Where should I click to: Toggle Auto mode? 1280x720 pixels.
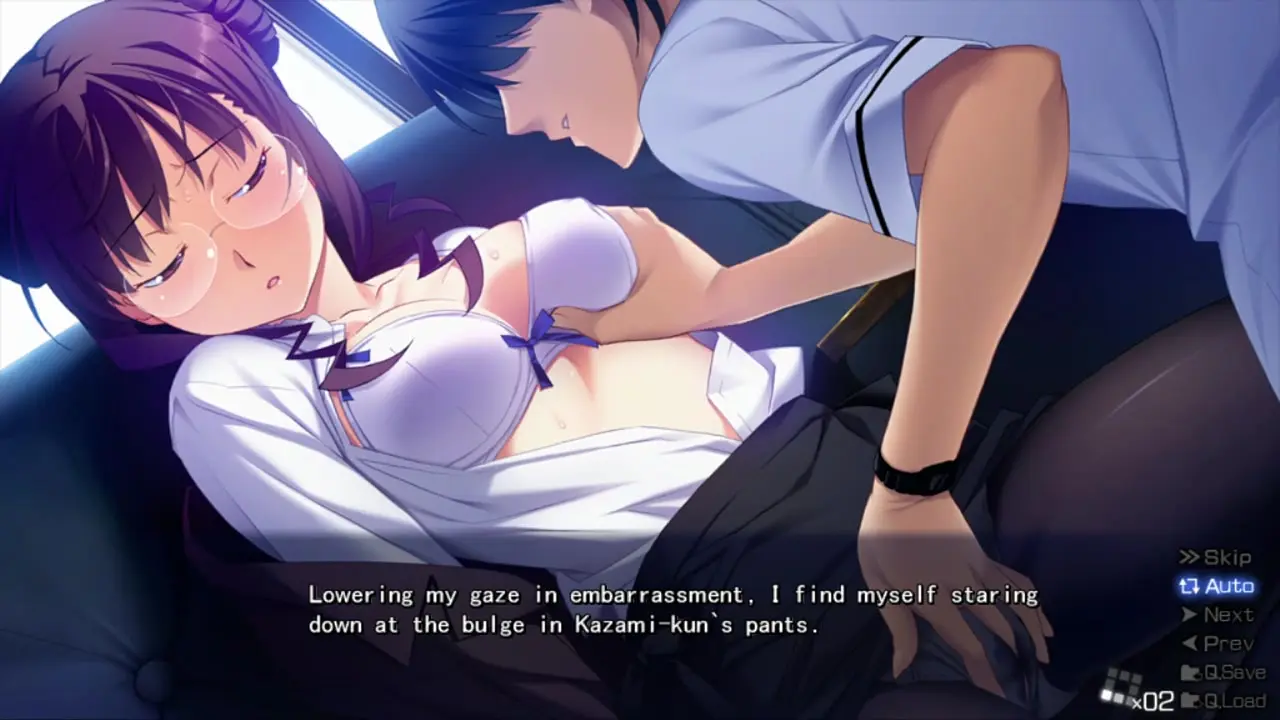click(x=1216, y=586)
